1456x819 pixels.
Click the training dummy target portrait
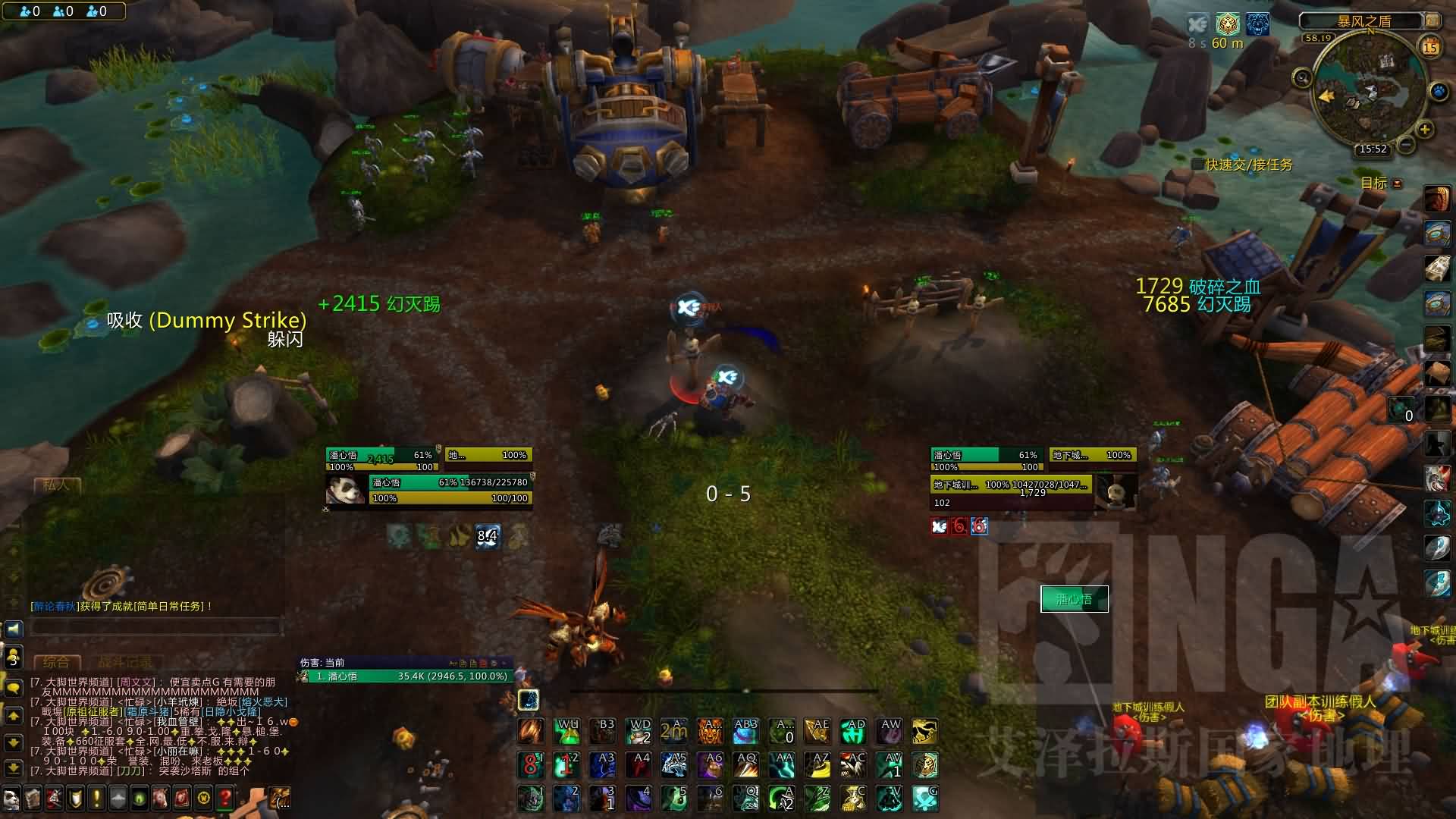[x=1113, y=491]
